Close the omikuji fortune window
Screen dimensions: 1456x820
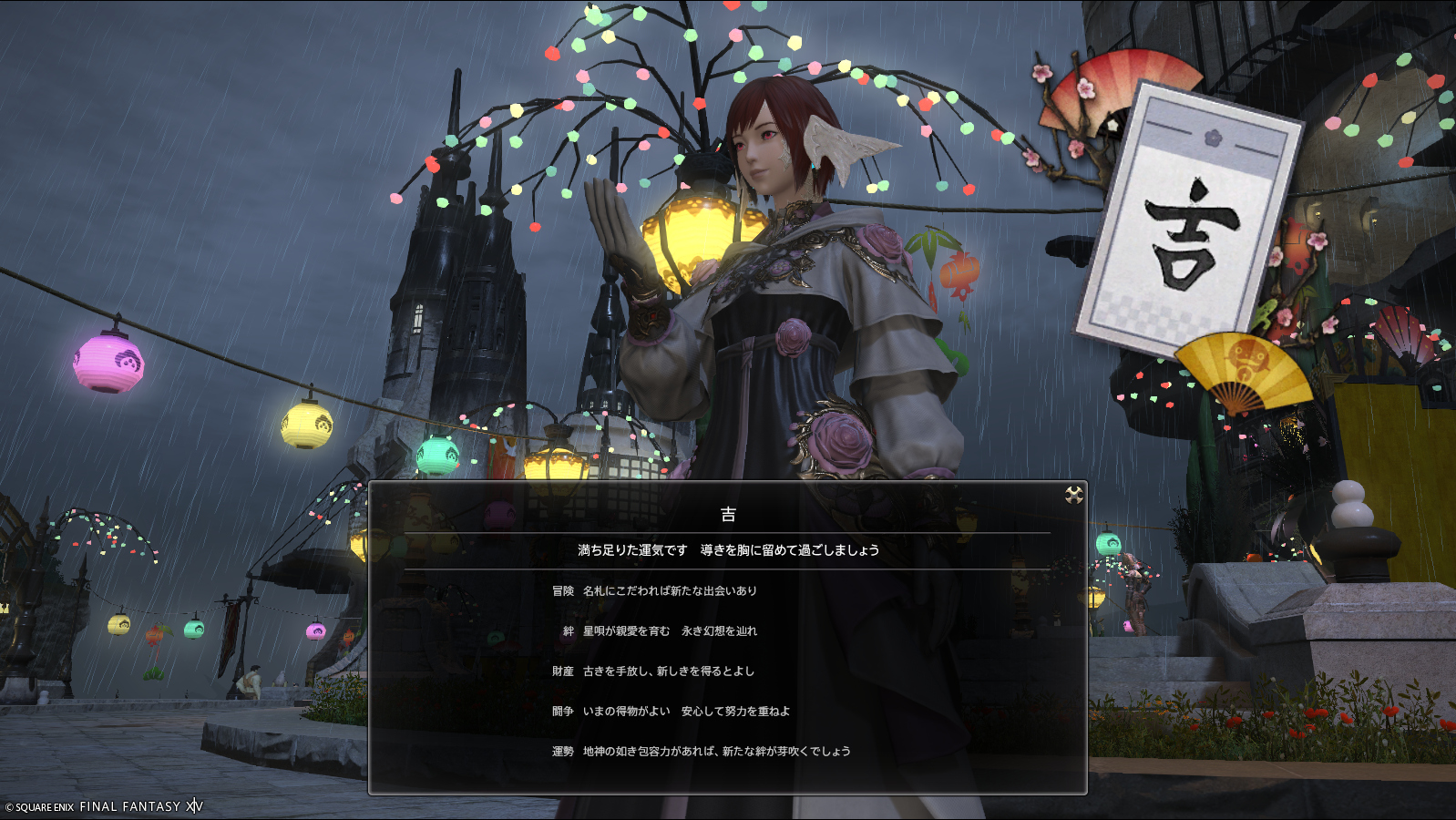tap(1074, 495)
